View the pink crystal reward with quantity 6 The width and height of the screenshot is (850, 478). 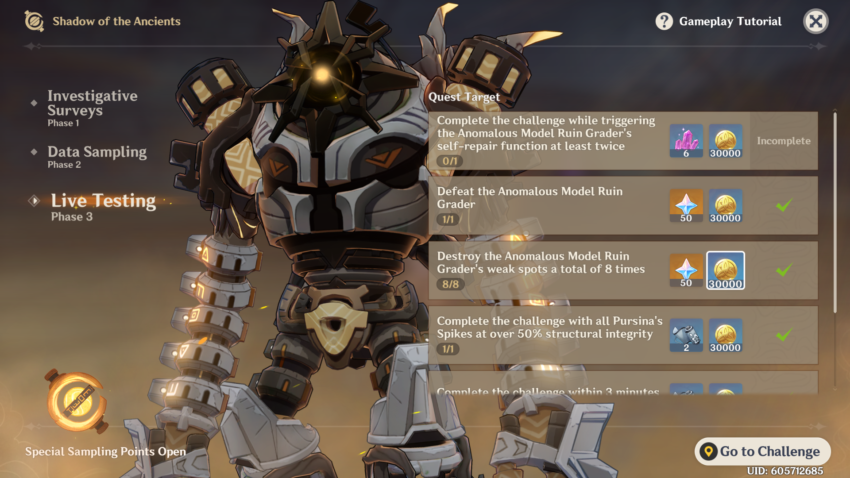[686, 141]
